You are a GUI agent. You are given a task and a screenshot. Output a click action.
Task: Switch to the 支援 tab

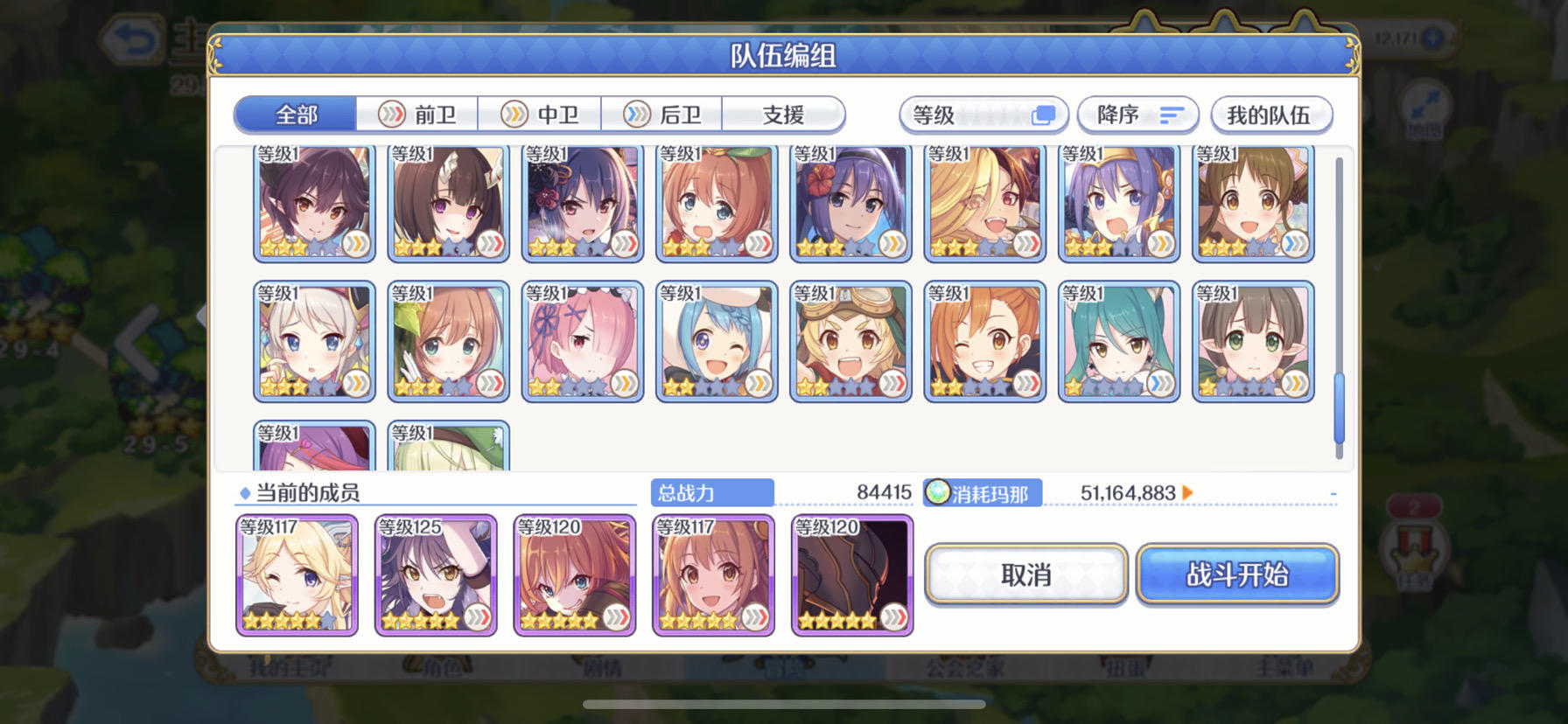(783, 115)
